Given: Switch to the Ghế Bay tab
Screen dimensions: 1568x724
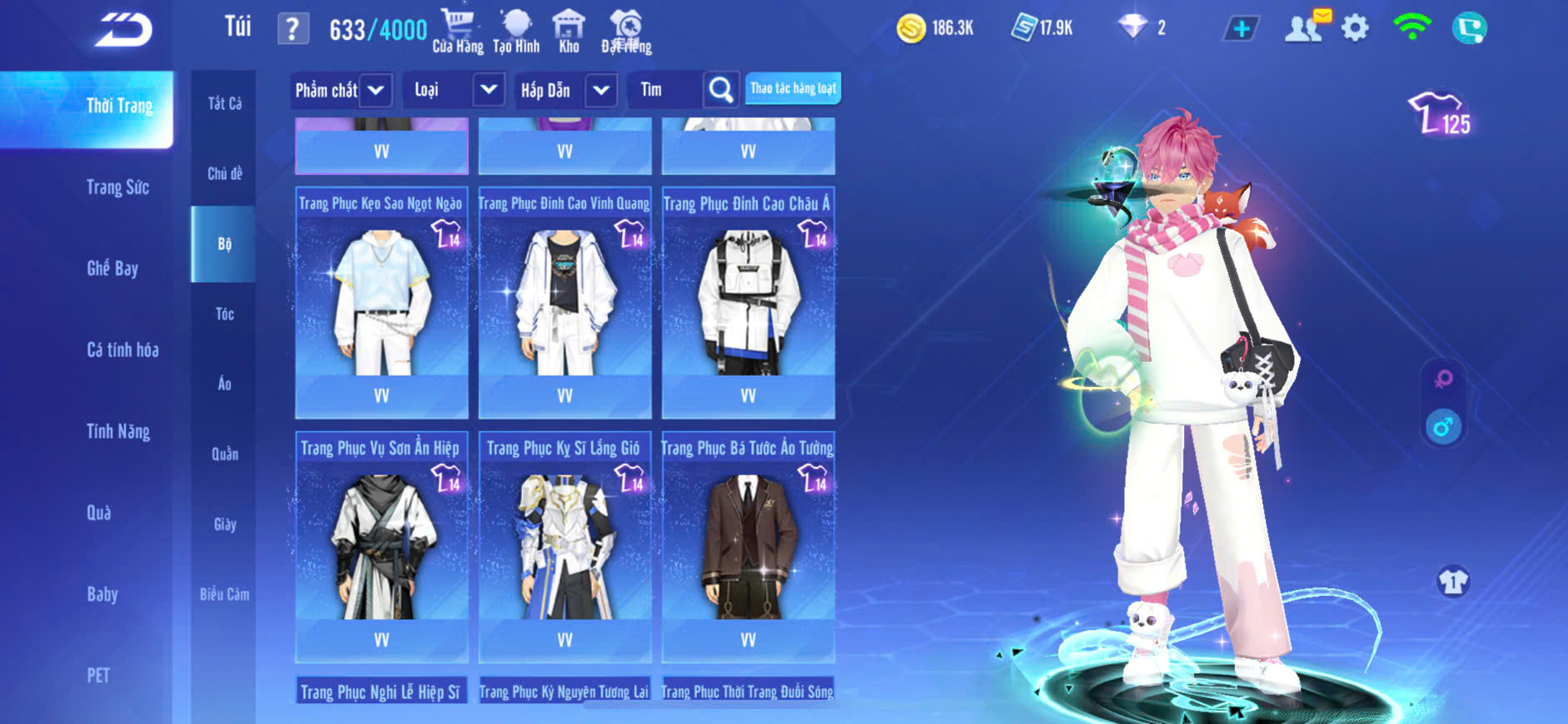Looking at the screenshot, I should pos(112,268).
